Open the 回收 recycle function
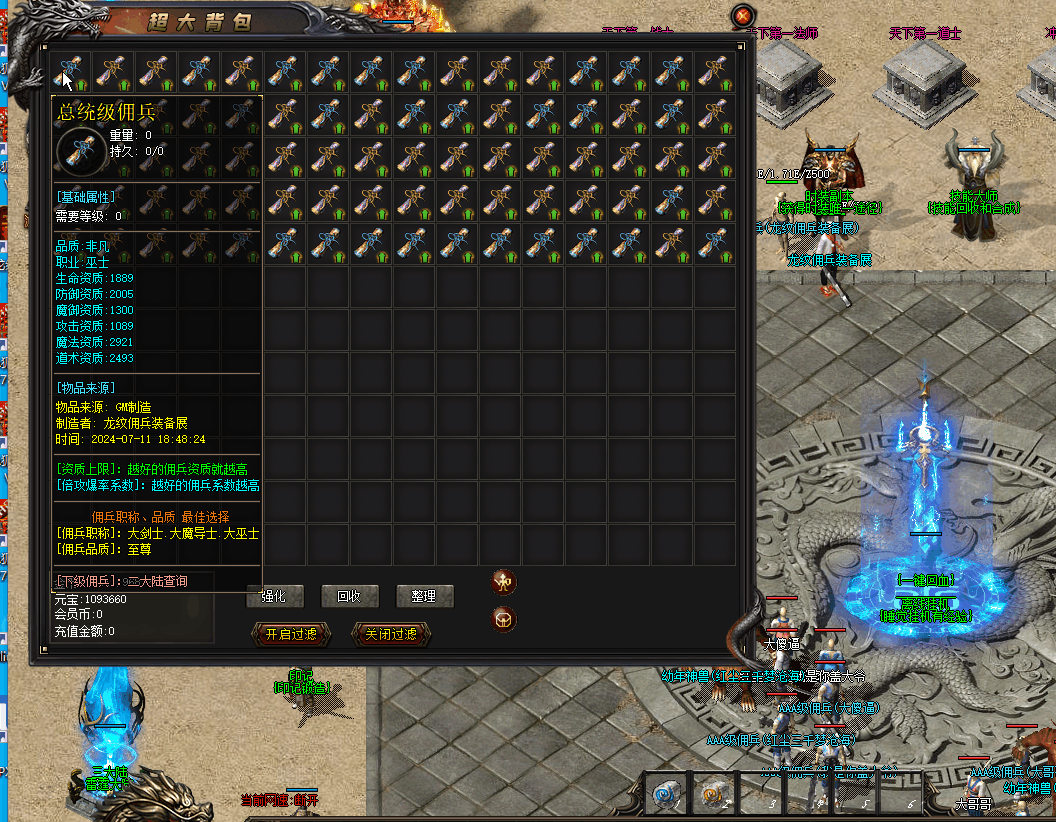1056x822 pixels. pyautogui.click(x=349, y=596)
